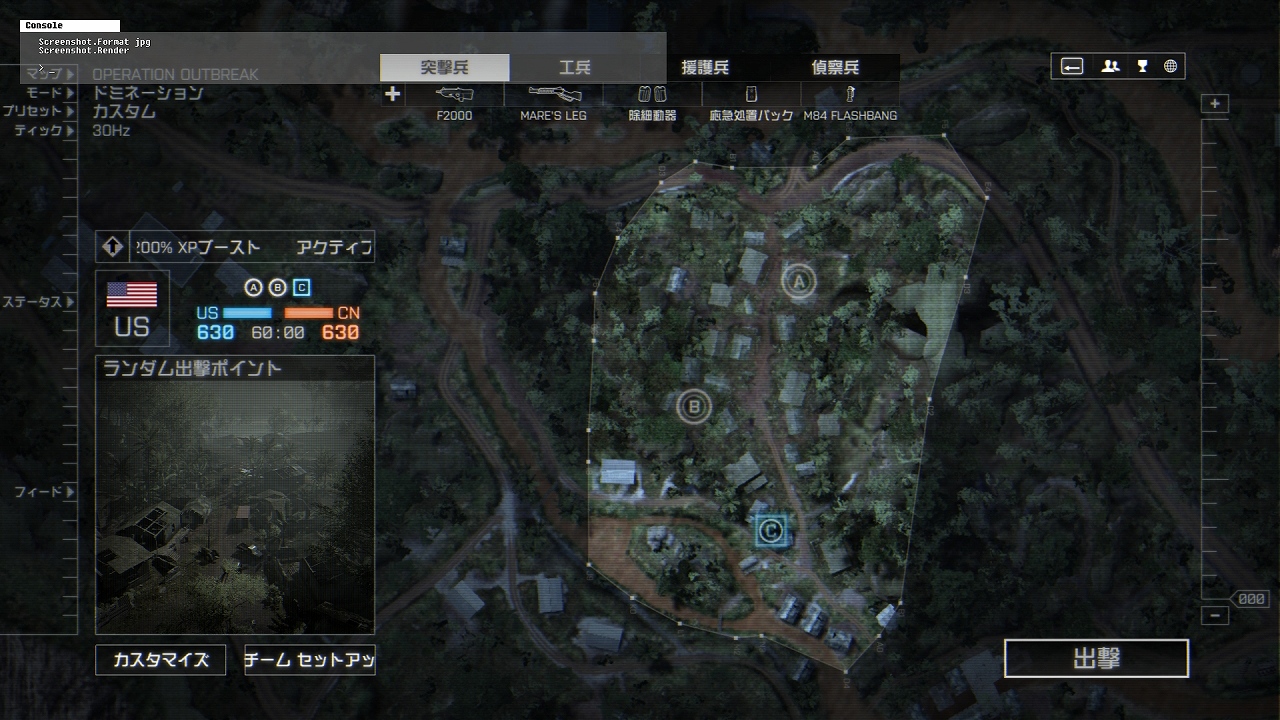
Task: Select highlighted capture point C on map
Action: [x=770, y=531]
